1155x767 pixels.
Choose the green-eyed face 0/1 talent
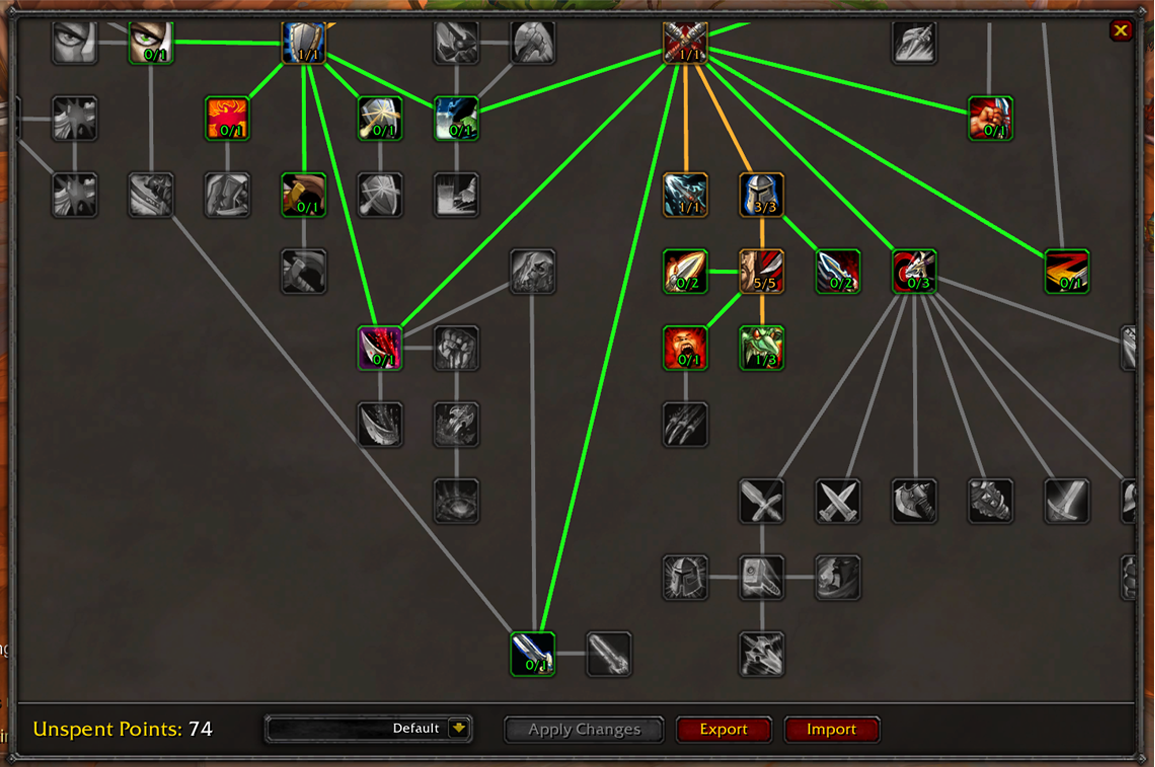tap(151, 43)
